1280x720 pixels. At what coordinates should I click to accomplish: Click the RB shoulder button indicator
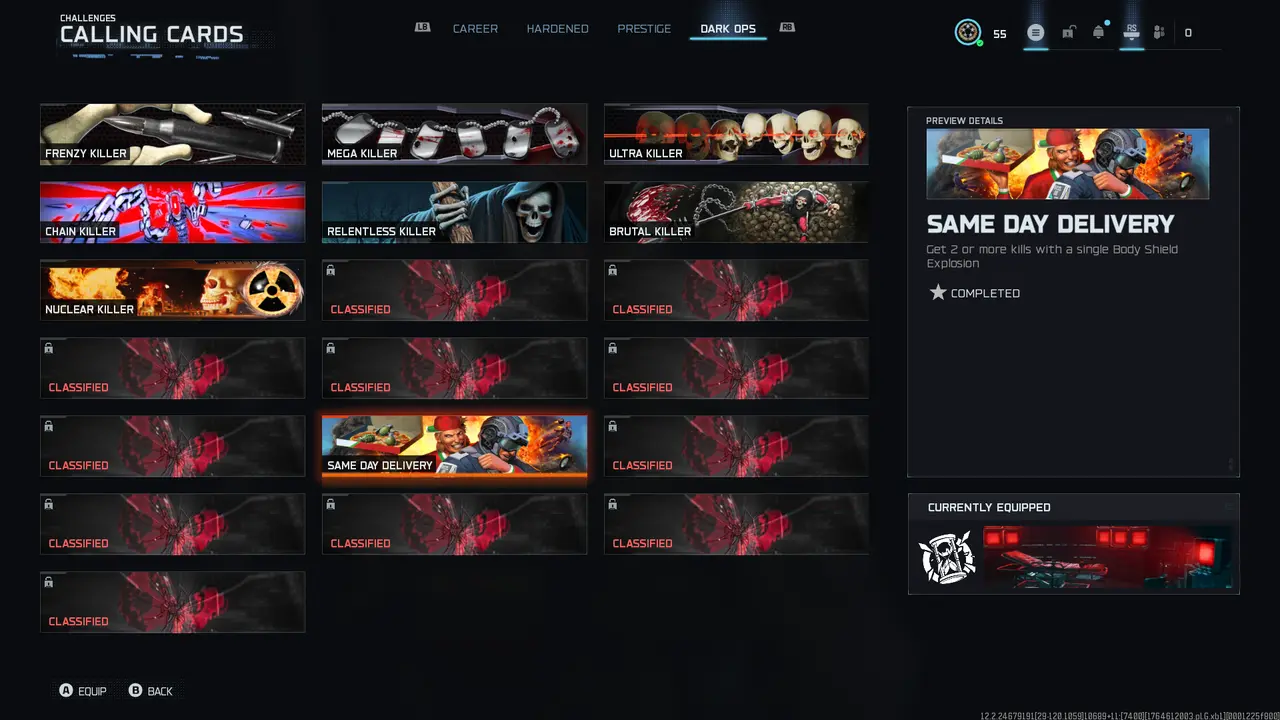[x=787, y=28]
